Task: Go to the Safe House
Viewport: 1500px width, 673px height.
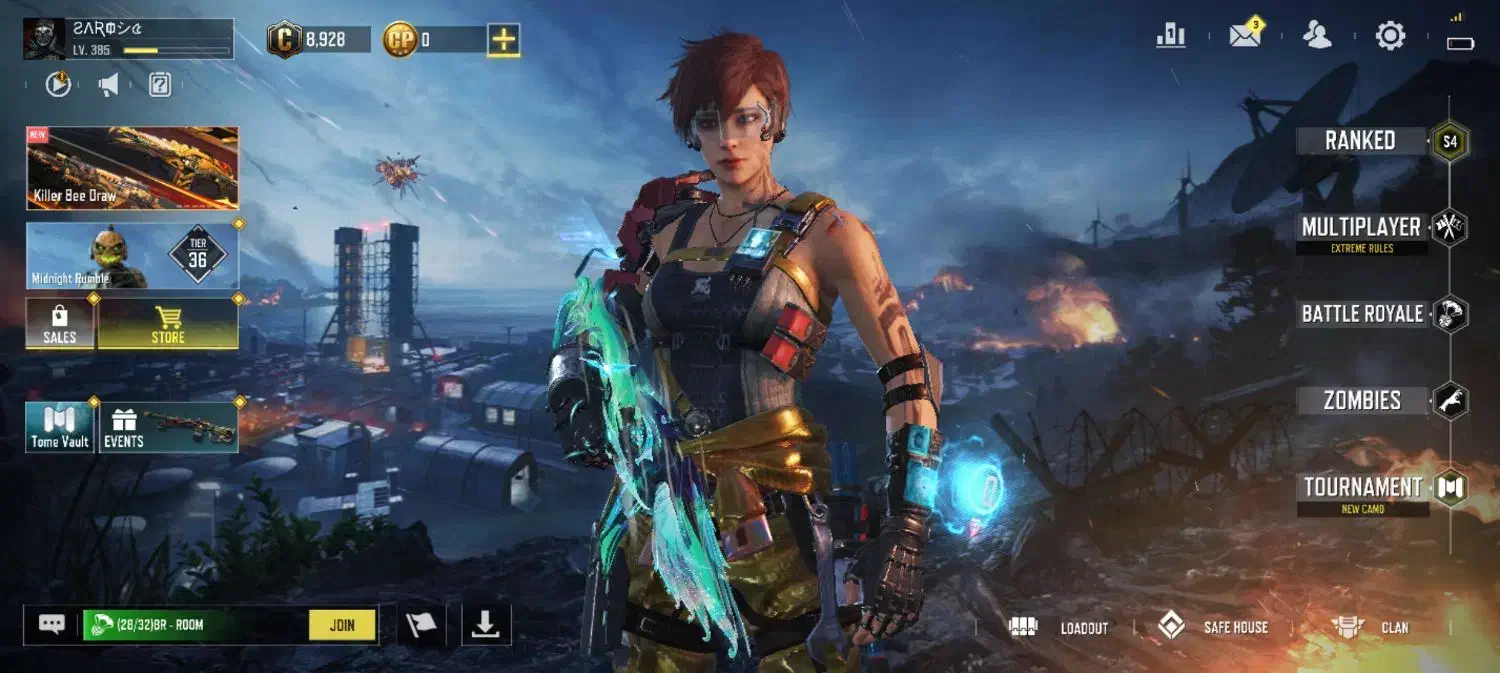Action: click(1212, 627)
